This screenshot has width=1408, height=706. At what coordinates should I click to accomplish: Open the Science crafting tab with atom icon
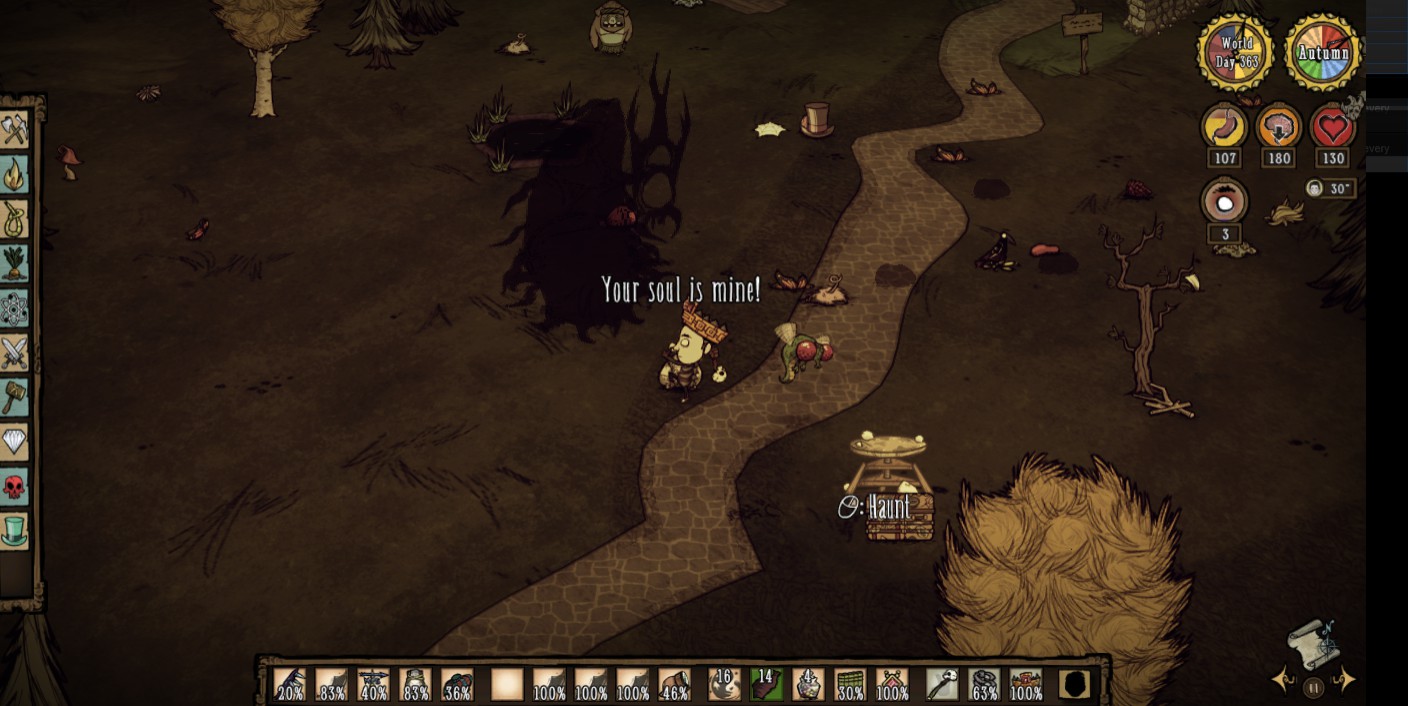[15, 309]
